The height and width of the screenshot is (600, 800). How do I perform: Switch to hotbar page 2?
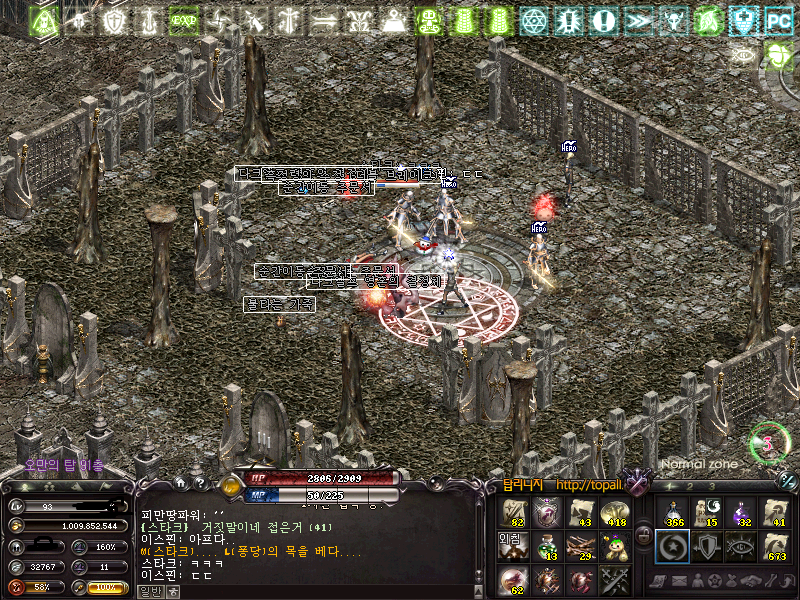(689, 487)
